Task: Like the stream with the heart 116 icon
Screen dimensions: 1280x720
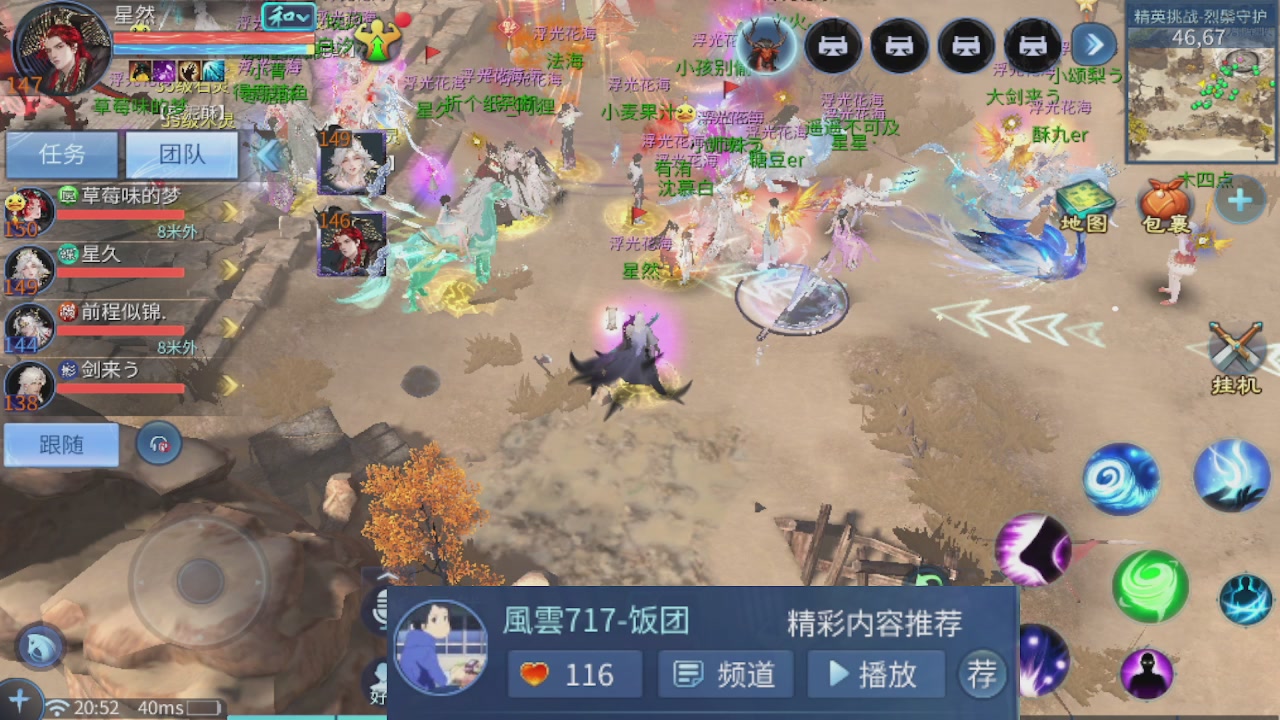Action: tap(575, 674)
